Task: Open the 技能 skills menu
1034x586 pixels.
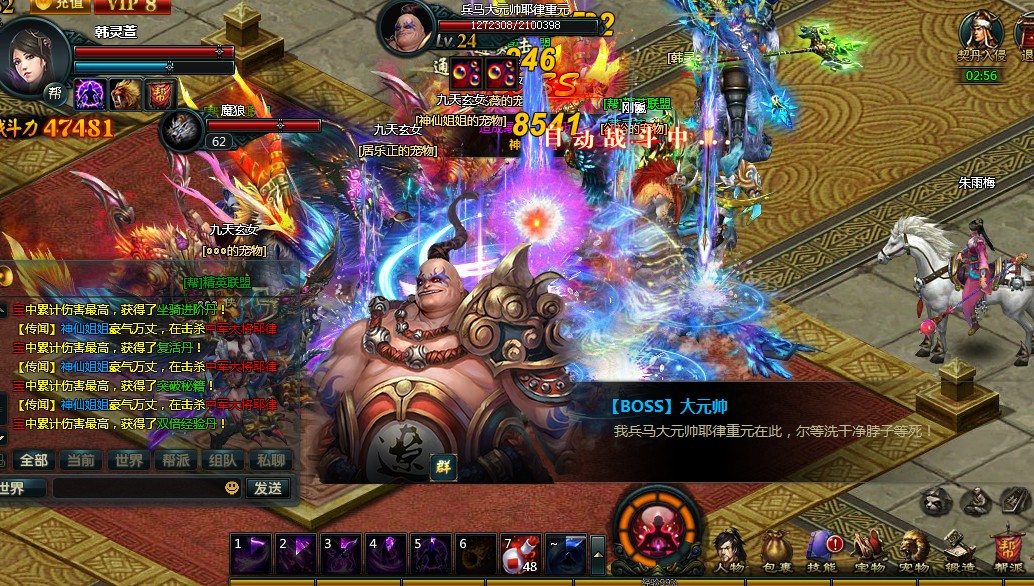Action: point(821,552)
